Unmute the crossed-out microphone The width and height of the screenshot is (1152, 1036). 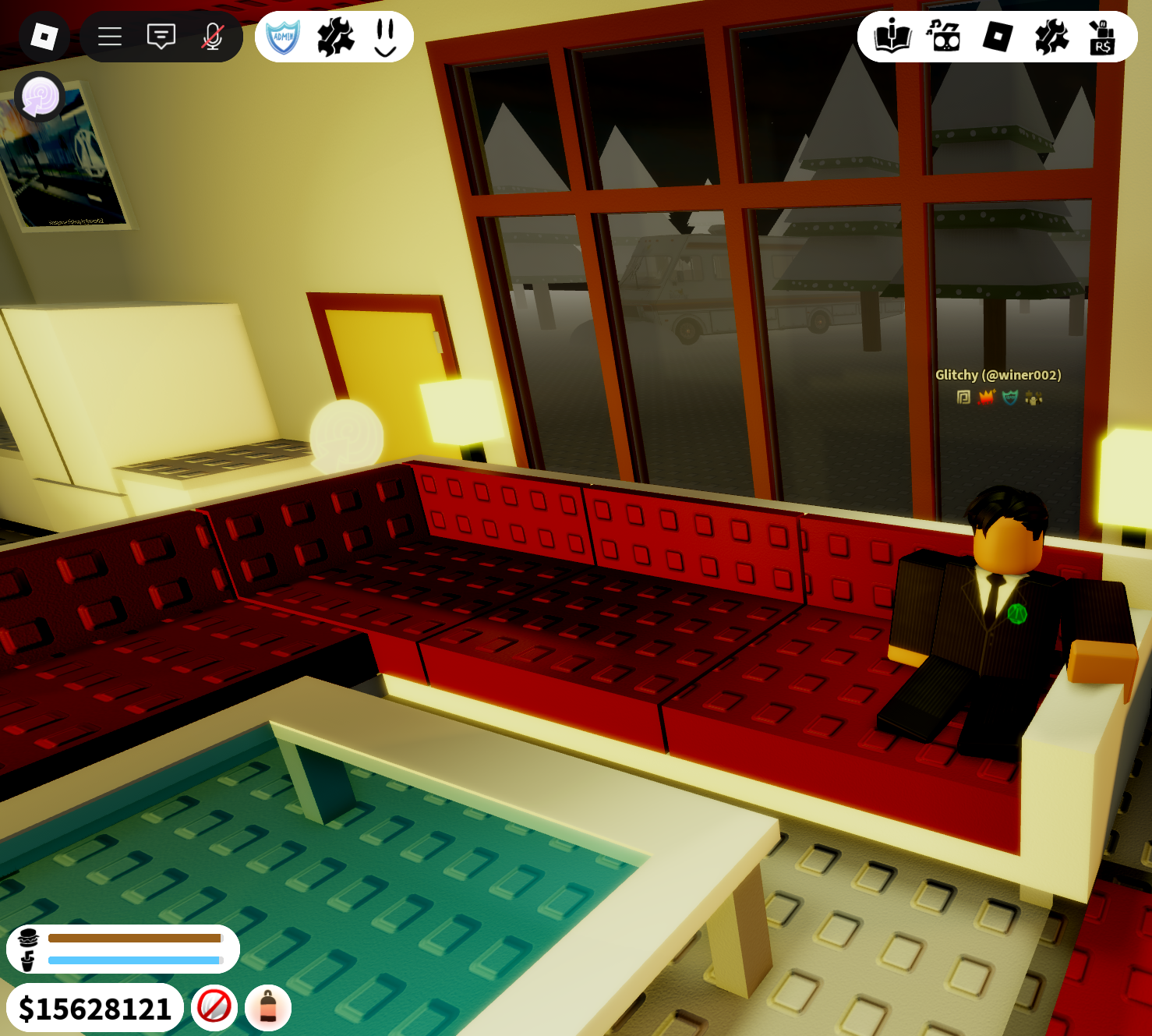(213, 36)
